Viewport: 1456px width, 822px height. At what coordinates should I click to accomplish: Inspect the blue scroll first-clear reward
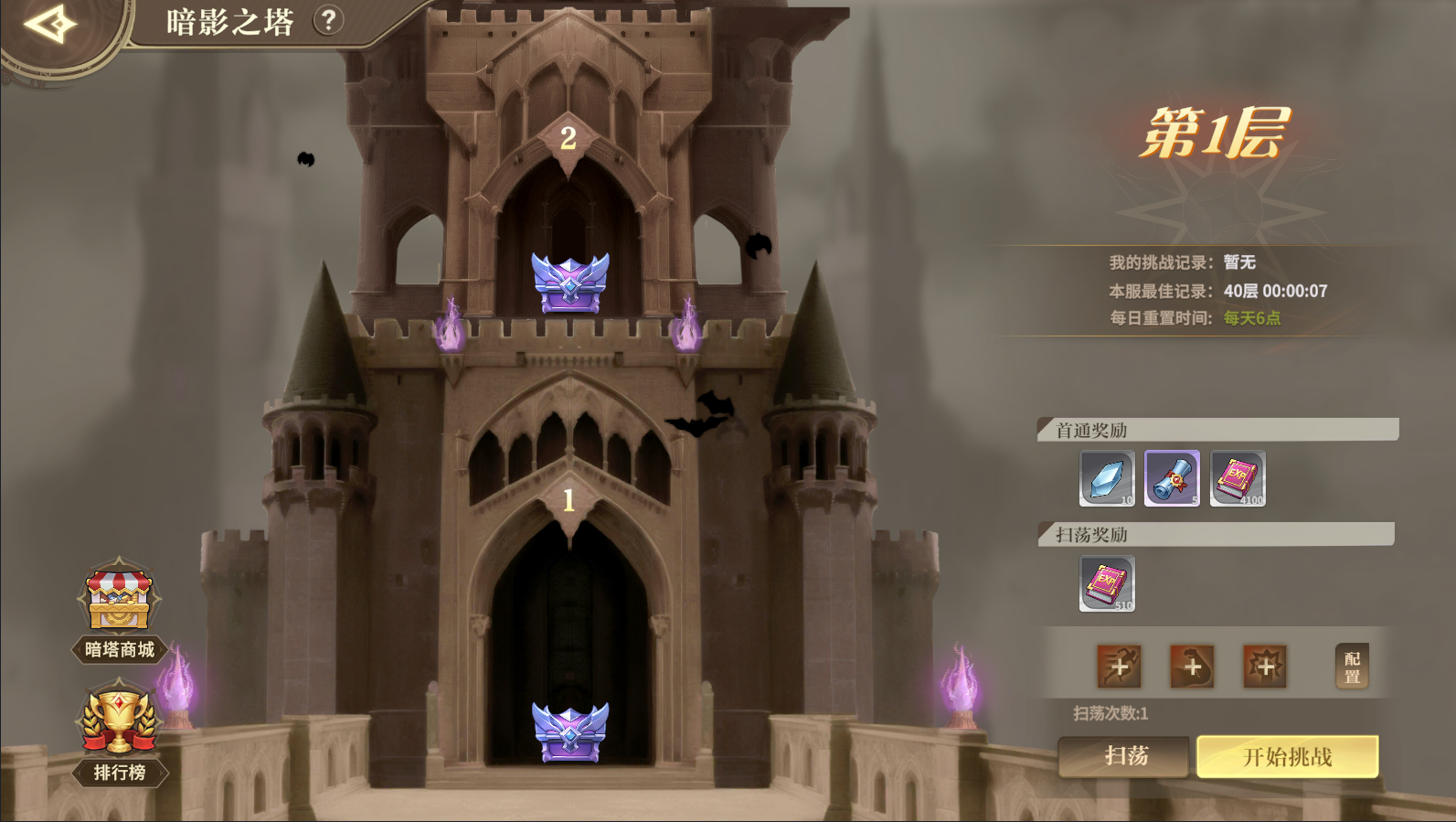1173,478
